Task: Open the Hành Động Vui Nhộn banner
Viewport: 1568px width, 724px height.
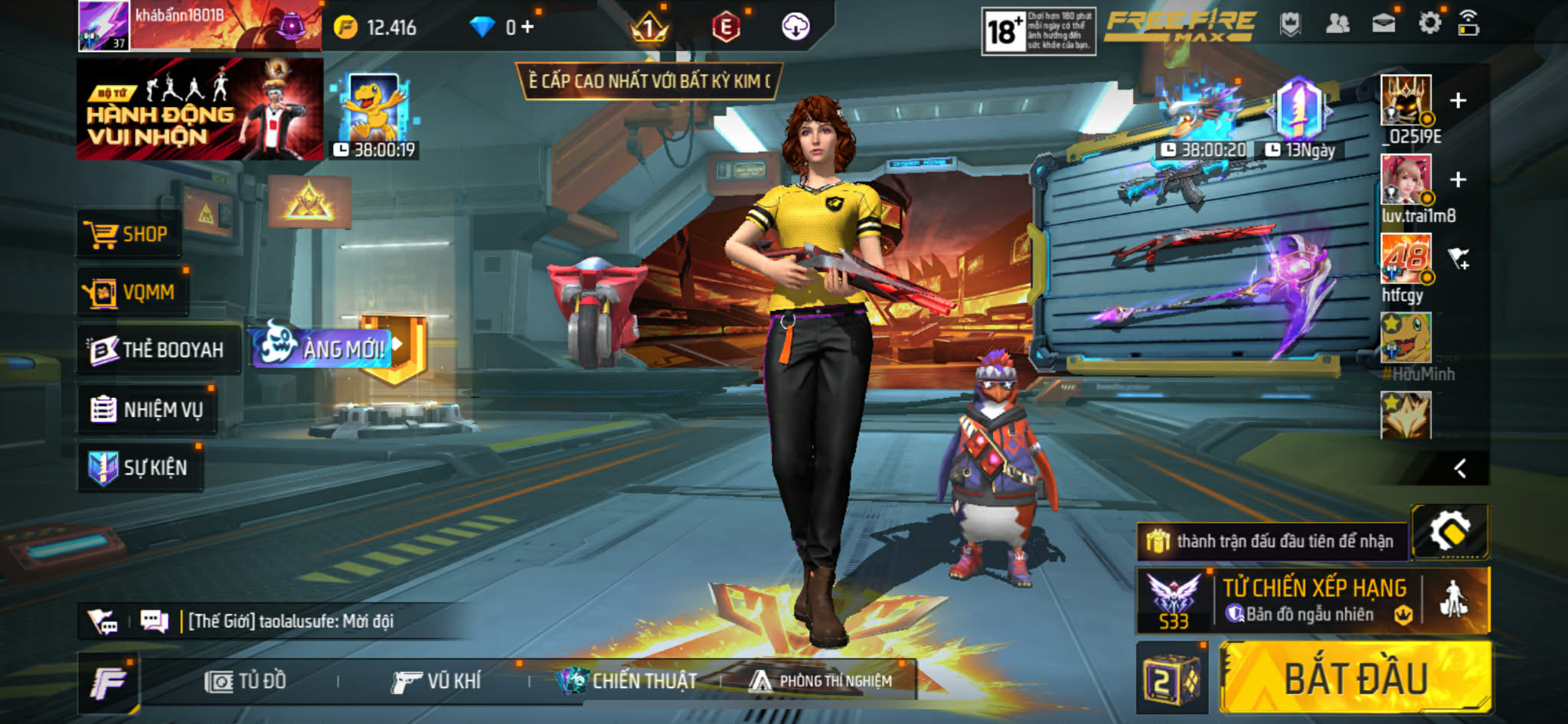Action: [199, 109]
